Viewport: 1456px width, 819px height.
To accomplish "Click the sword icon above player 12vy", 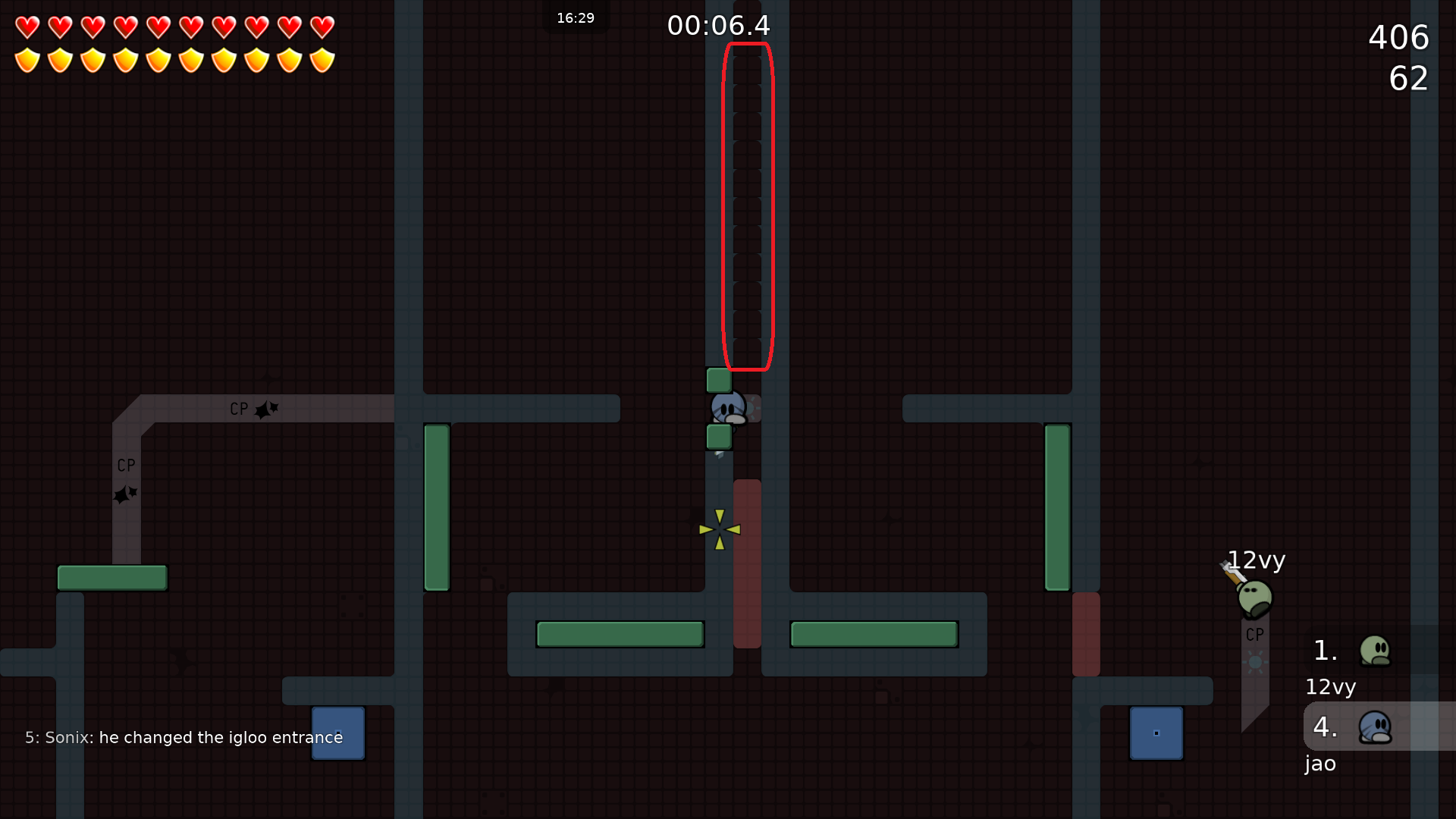I will click(x=1232, y=570).
